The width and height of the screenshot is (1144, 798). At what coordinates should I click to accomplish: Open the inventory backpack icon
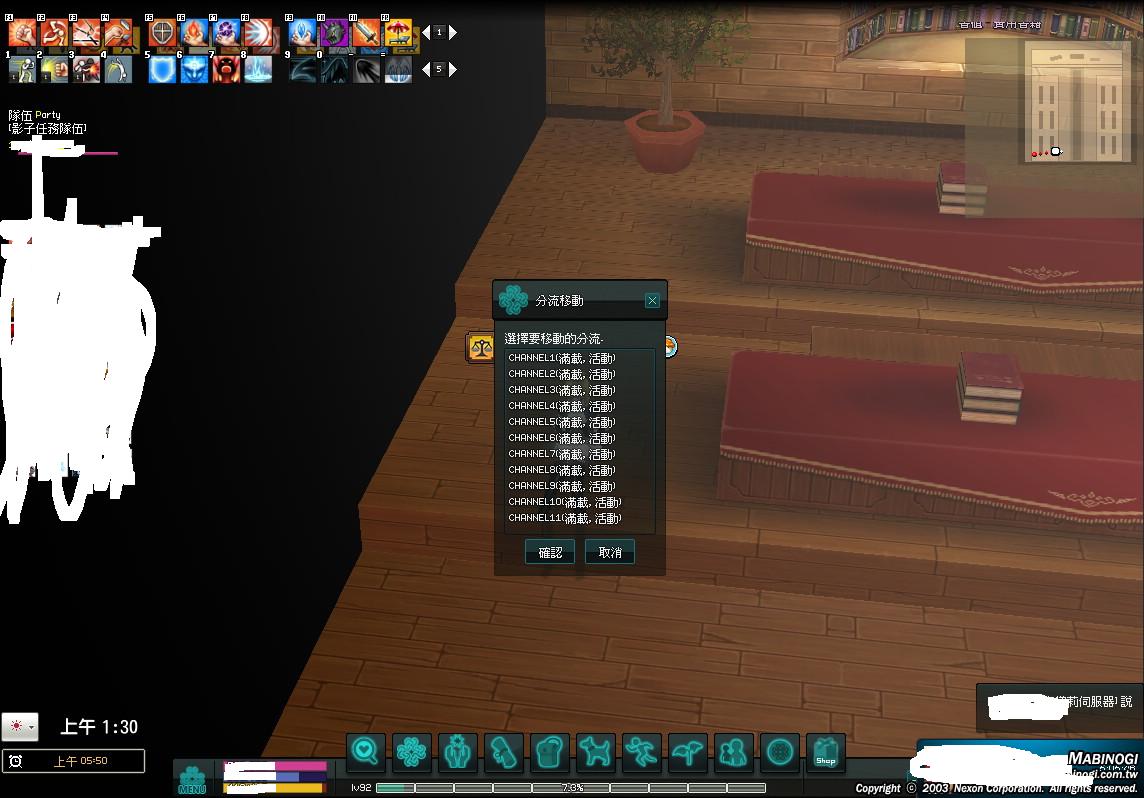tap(549, 752)
